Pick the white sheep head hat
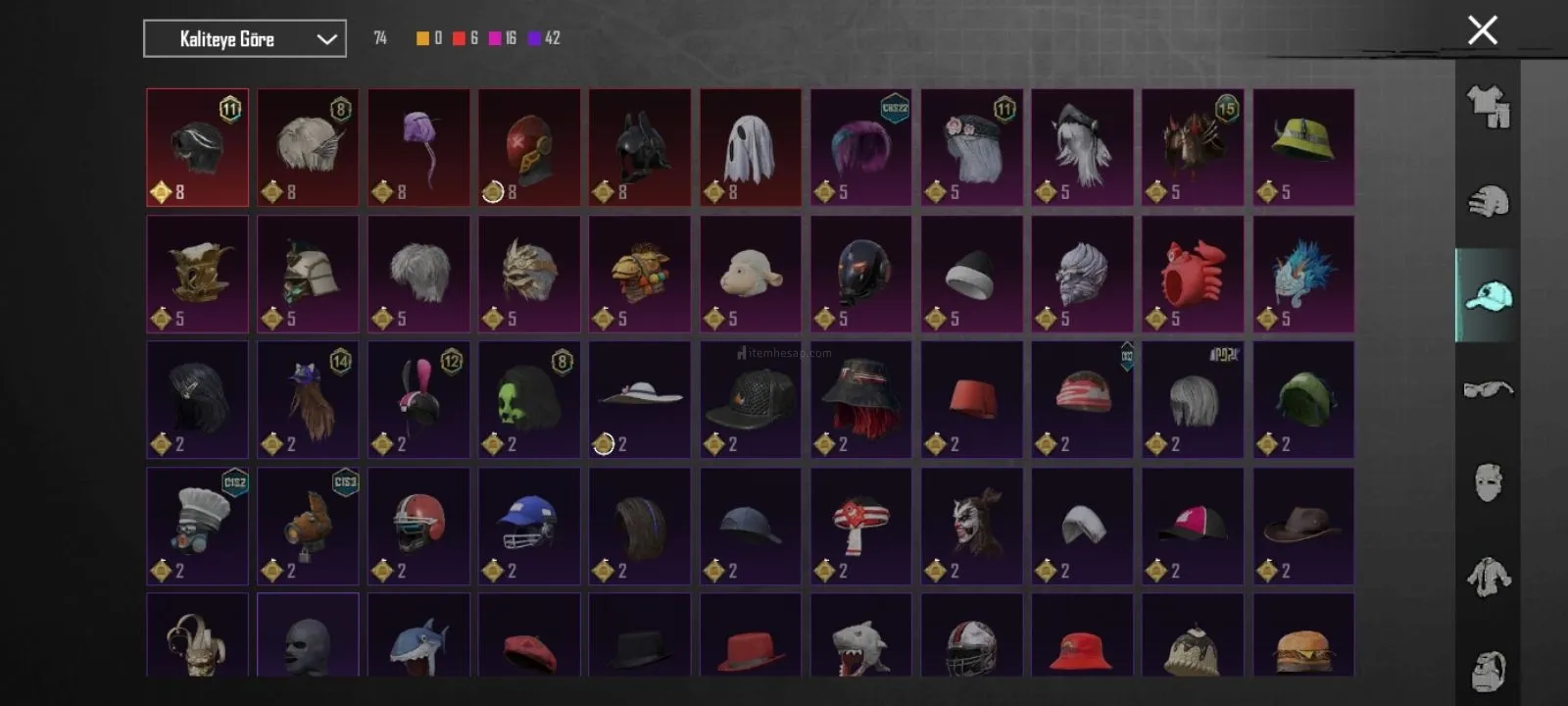Viewport: 1568px width, 706px height. coord(751,274)
